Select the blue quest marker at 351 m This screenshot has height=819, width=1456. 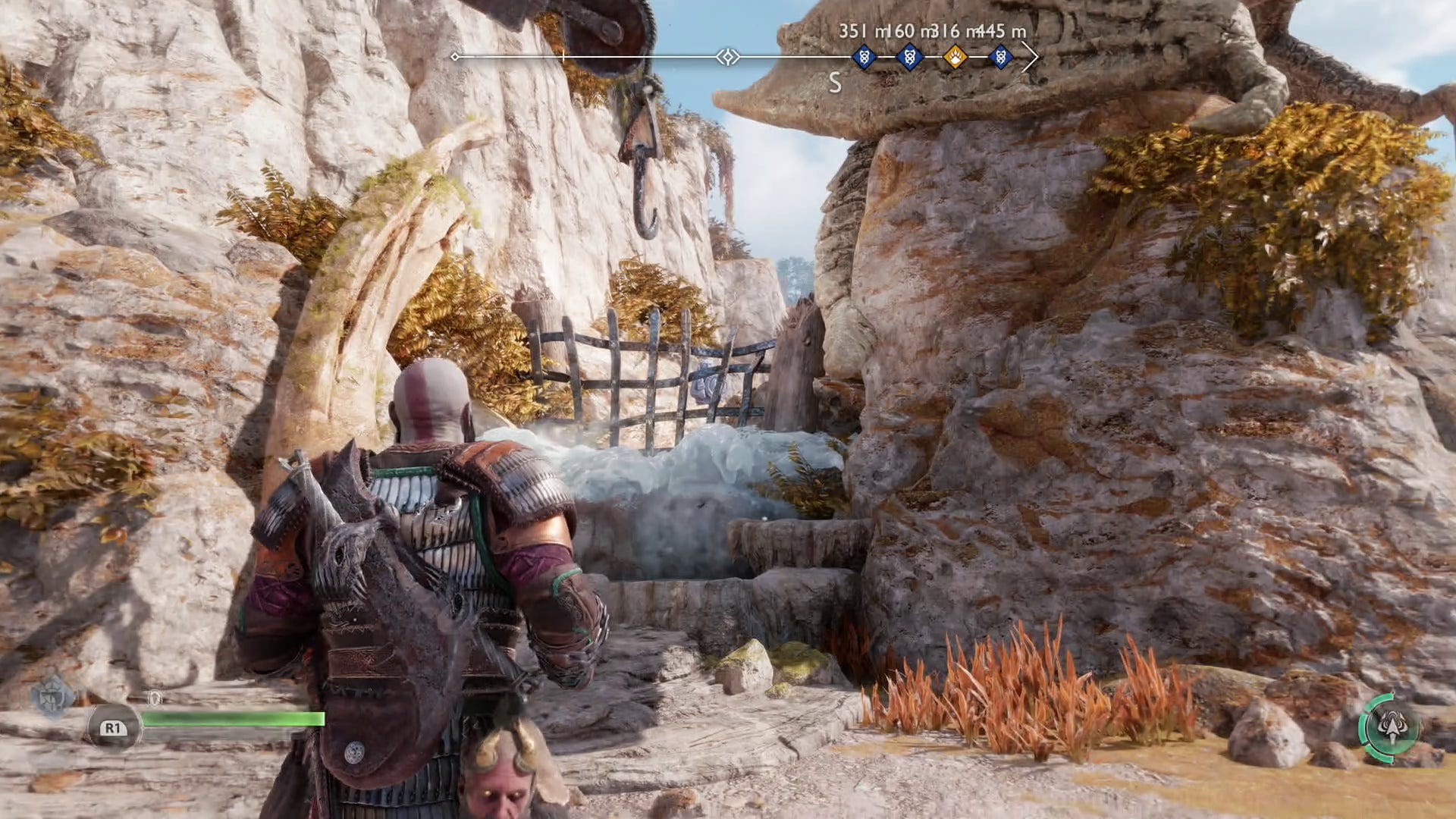coord(864,57)
